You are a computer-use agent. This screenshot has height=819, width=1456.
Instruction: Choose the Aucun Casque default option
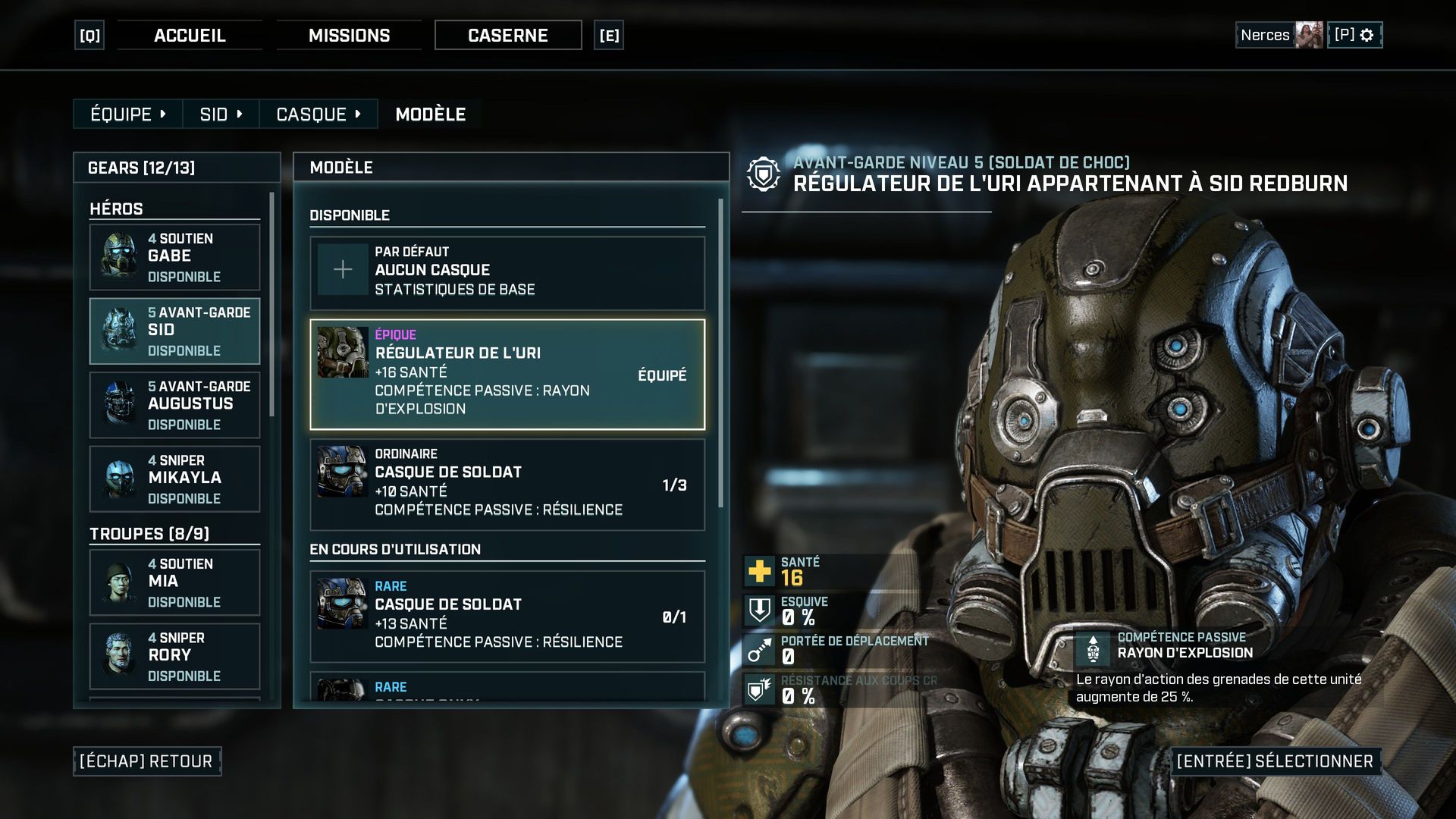507,271
